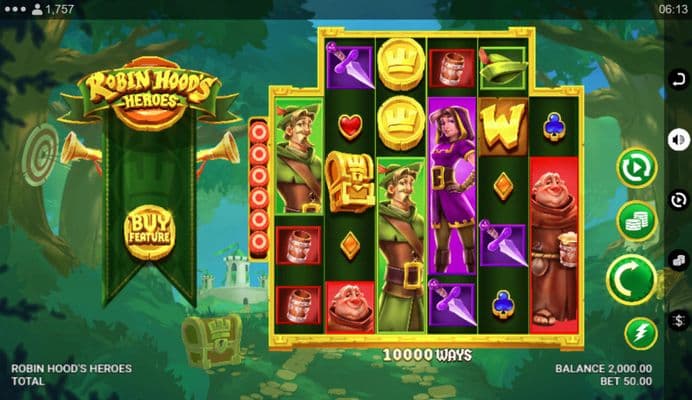Image resolution: width=692 pixels, height=400 pixels.
Task: Open the bet coins selector
Action: [x=636, y=220]
